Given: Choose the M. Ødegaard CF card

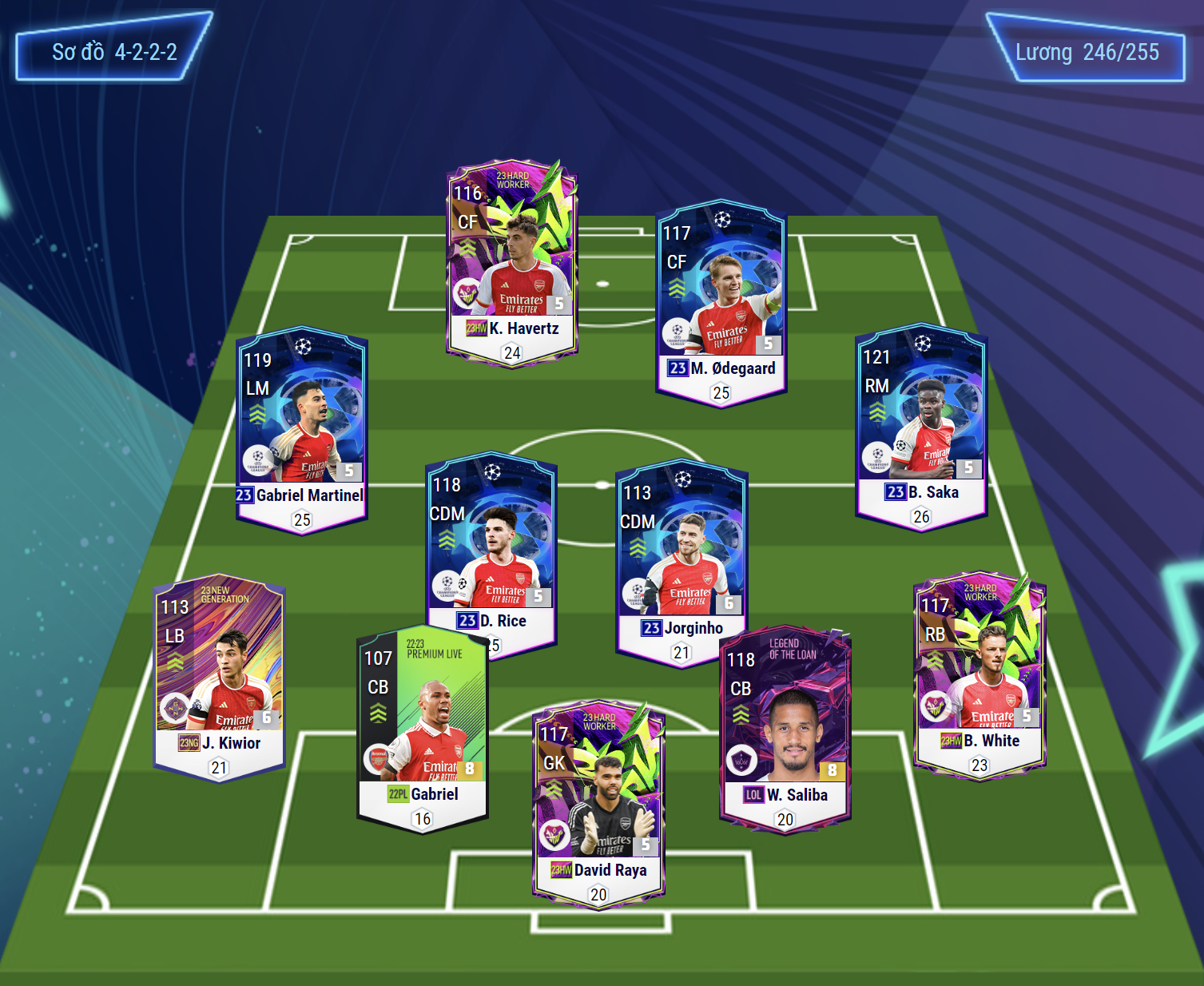Looking at the screenshot, I should point(721,301).
